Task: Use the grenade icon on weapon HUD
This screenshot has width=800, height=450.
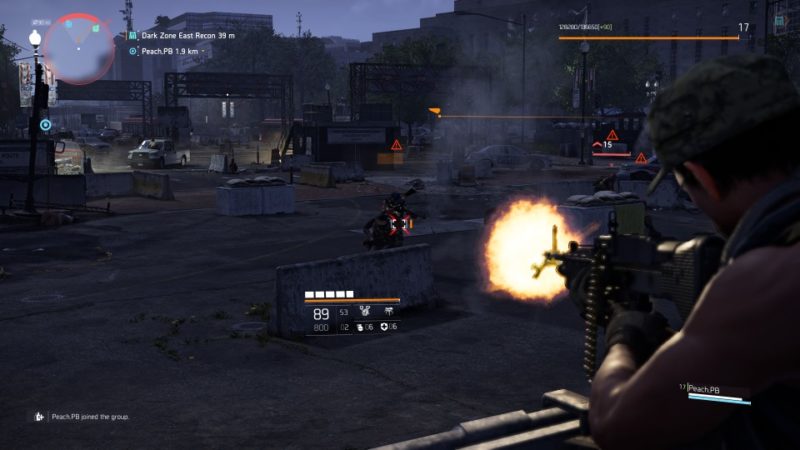Action: click(361, 327)
